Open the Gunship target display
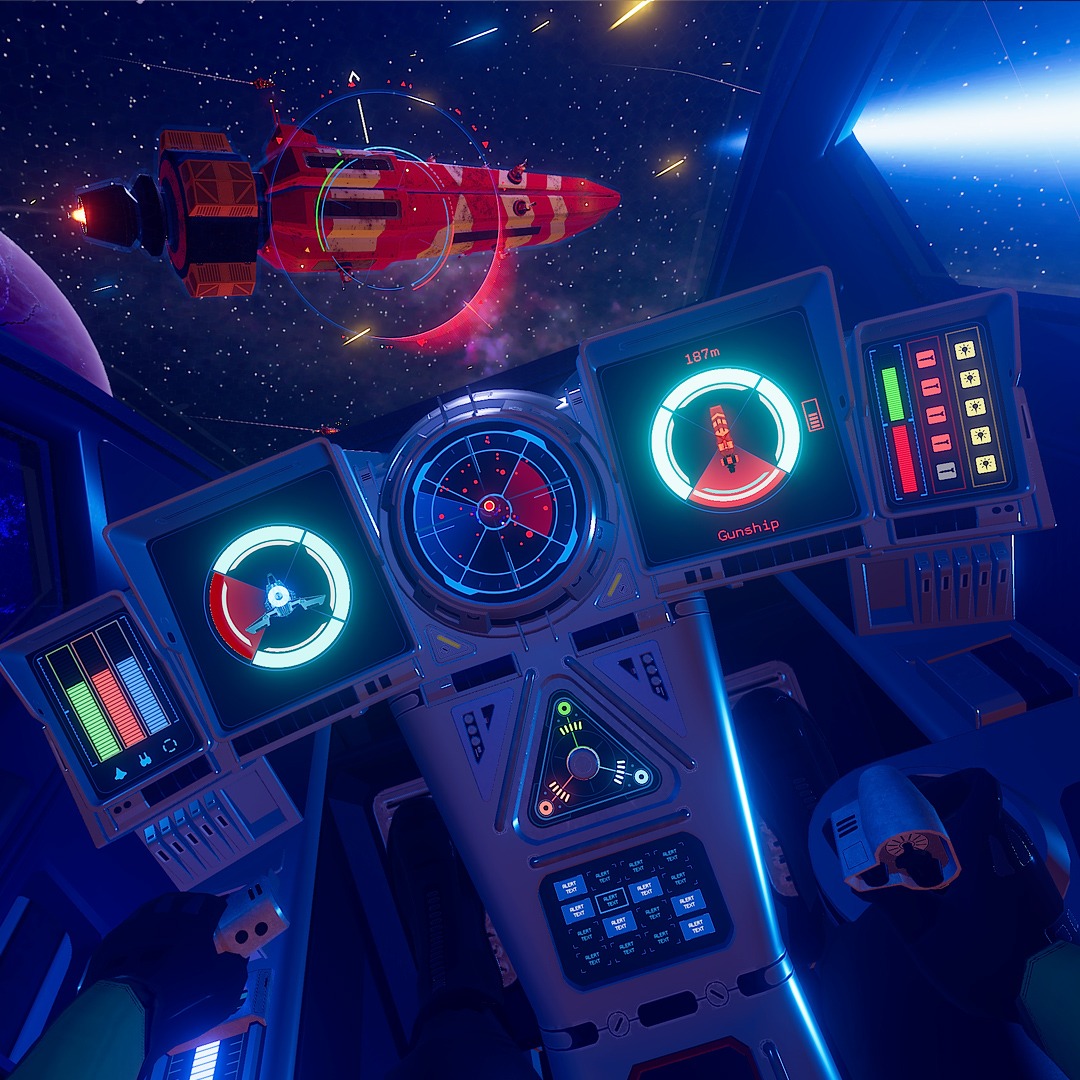1080x1080 pixels. pos(726,440)
